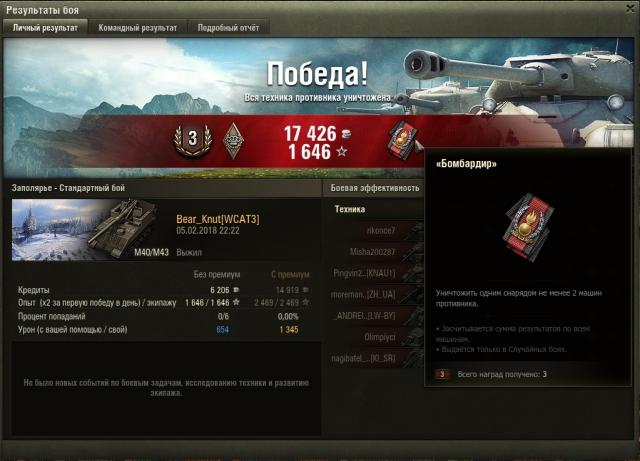Switch to the Личный результат tab
This screenshot has height=461, width=640.
click(45, 28)
